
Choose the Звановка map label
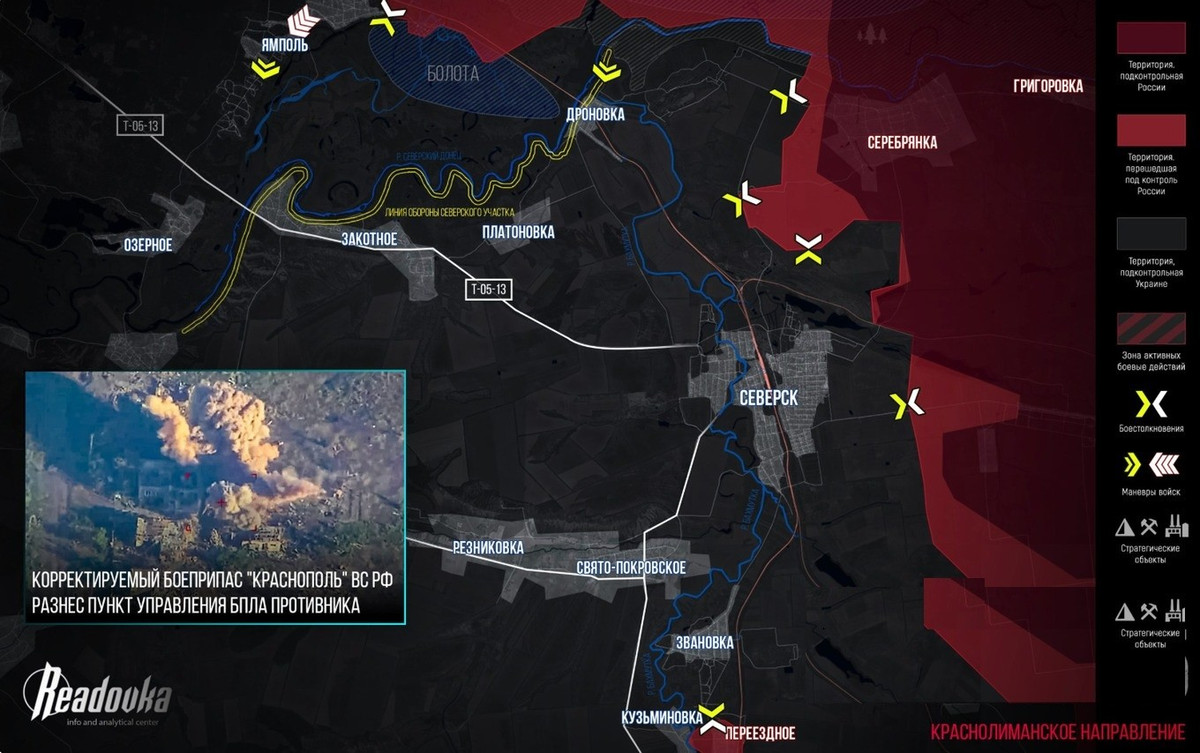pos(704,642)
